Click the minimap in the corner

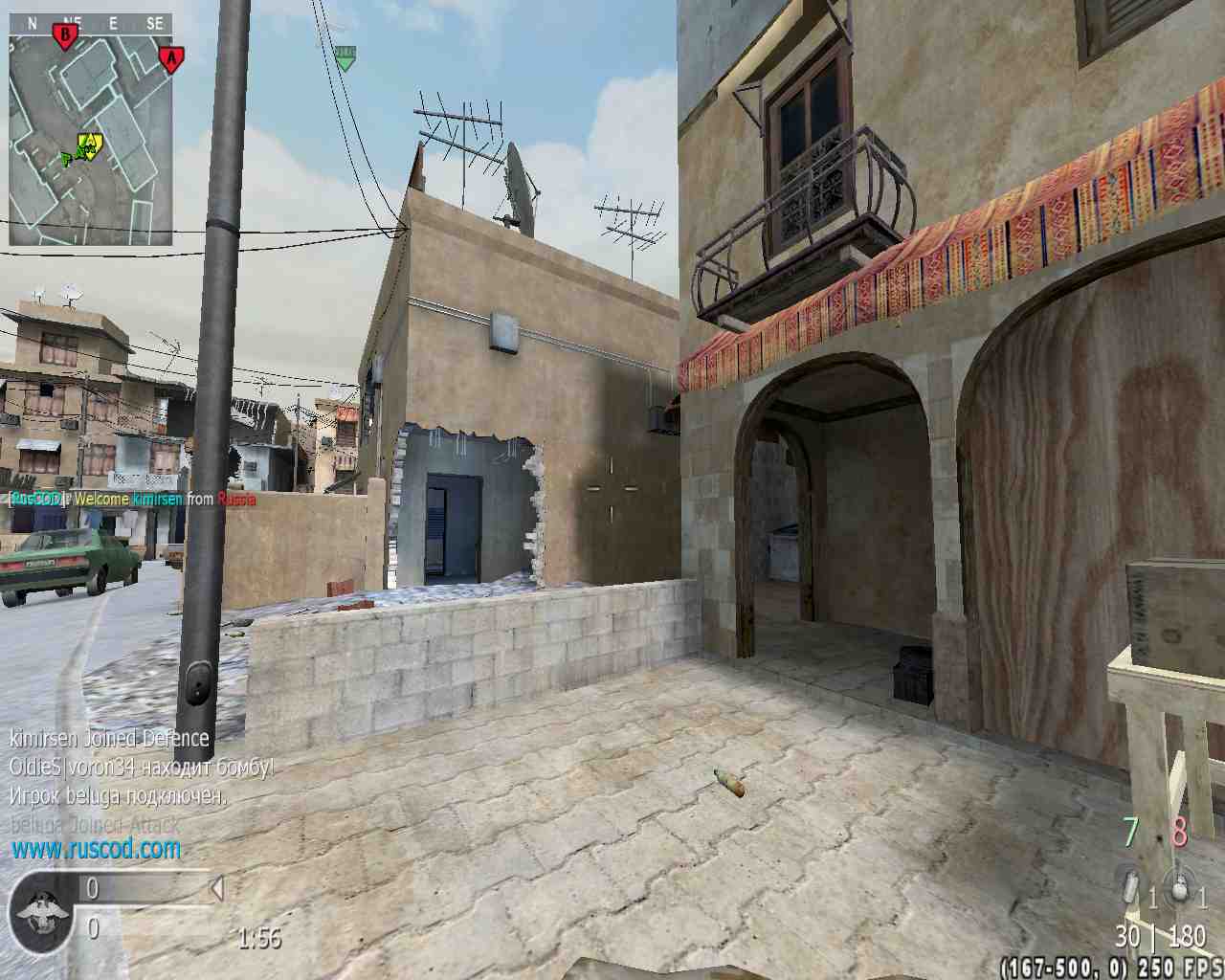point(91,140)
